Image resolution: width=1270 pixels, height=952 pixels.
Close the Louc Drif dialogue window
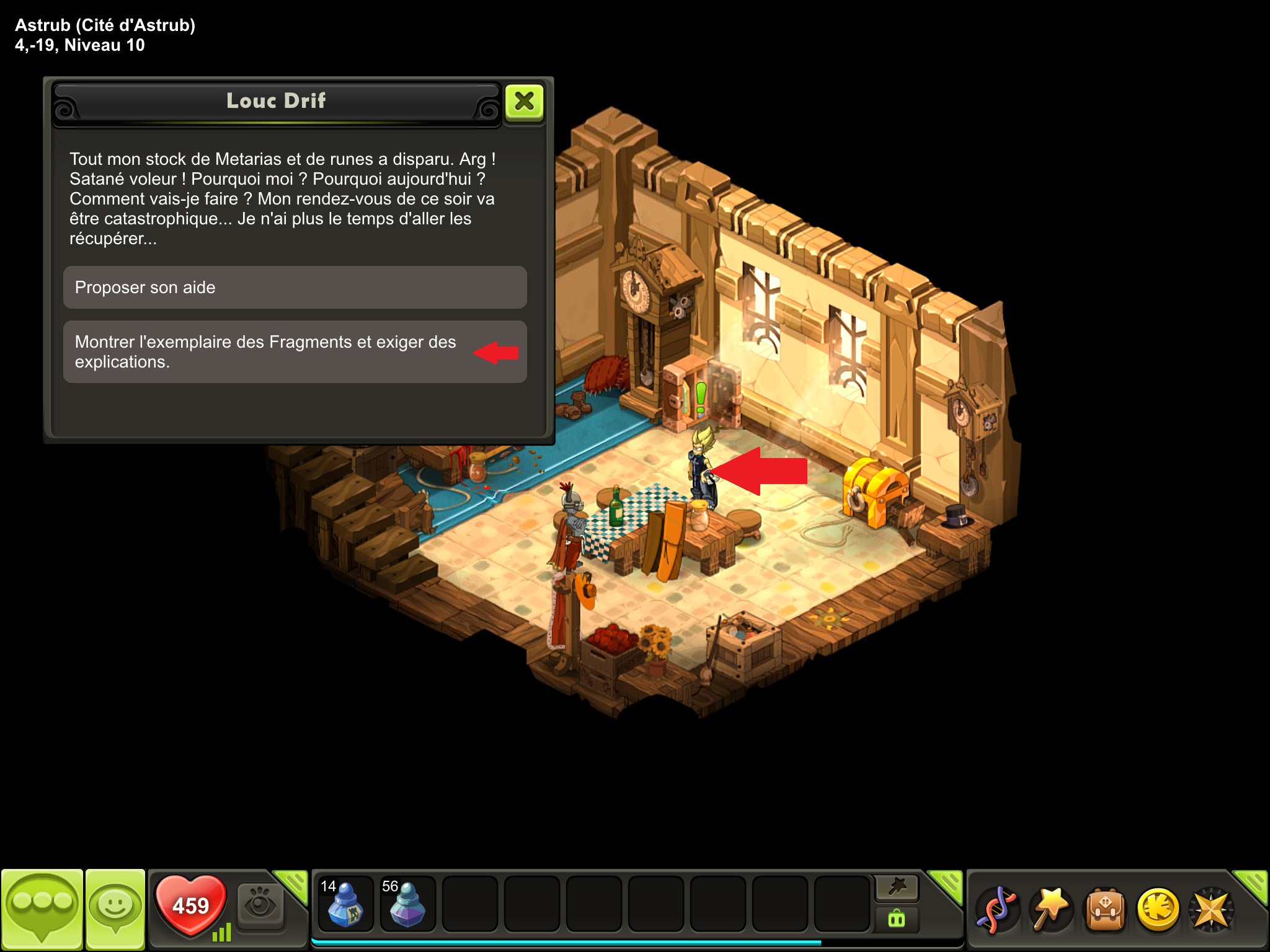pos(524,102)
